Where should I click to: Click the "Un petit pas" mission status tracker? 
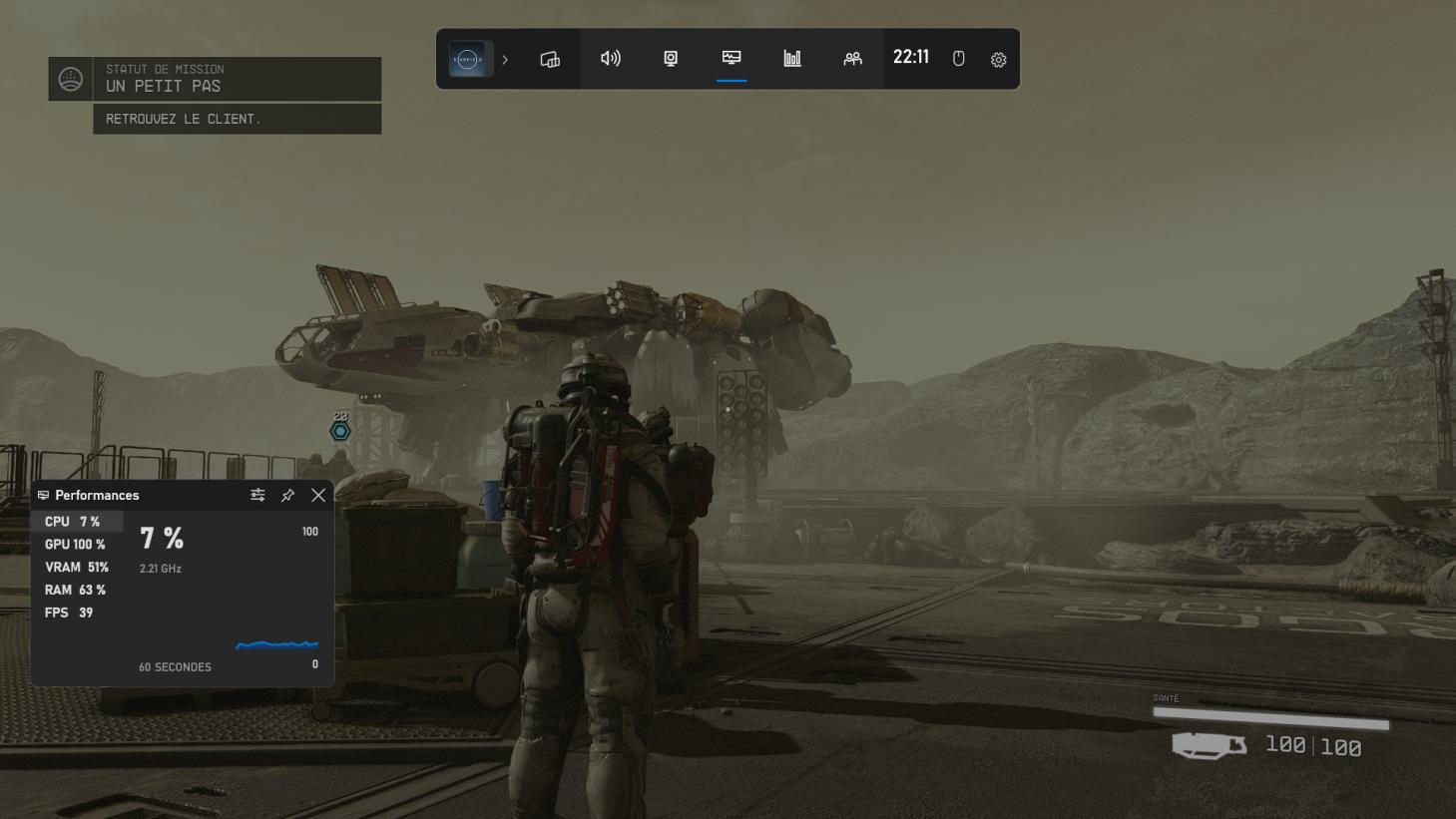pyautogui.click(x=215, y=79)
